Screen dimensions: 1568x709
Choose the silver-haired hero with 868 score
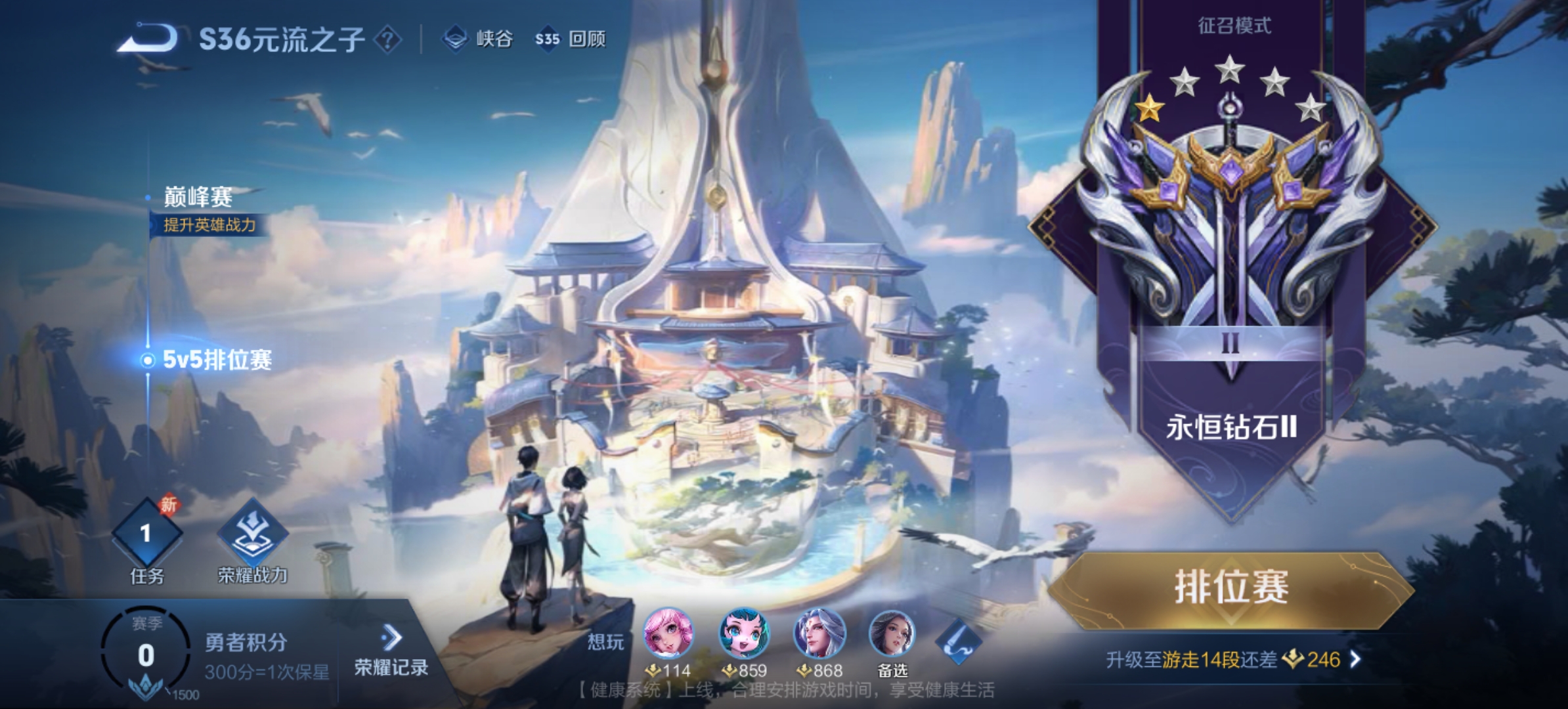point(819,634)
